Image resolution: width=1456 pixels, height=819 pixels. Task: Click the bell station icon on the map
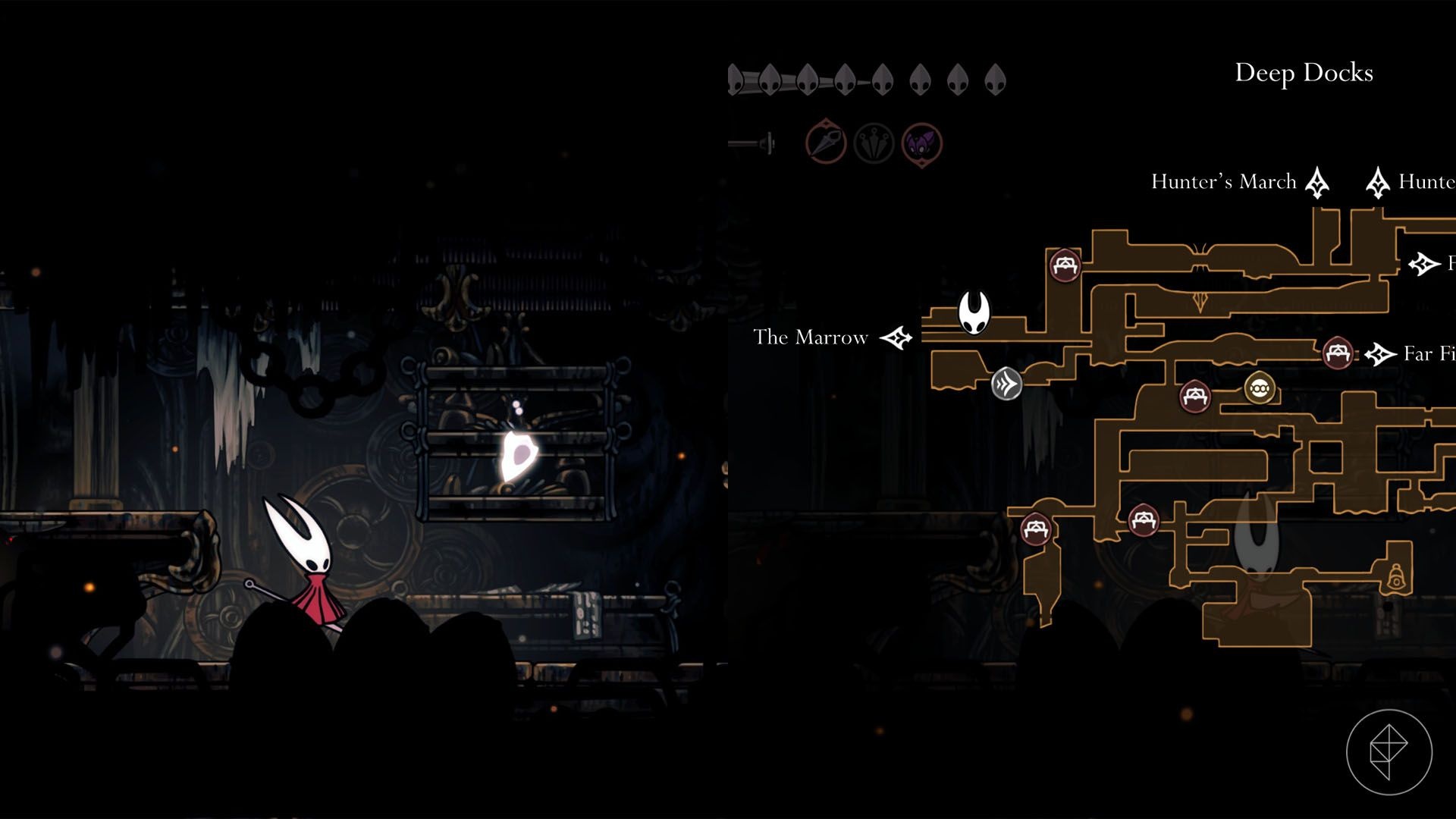coord(1395,578)
